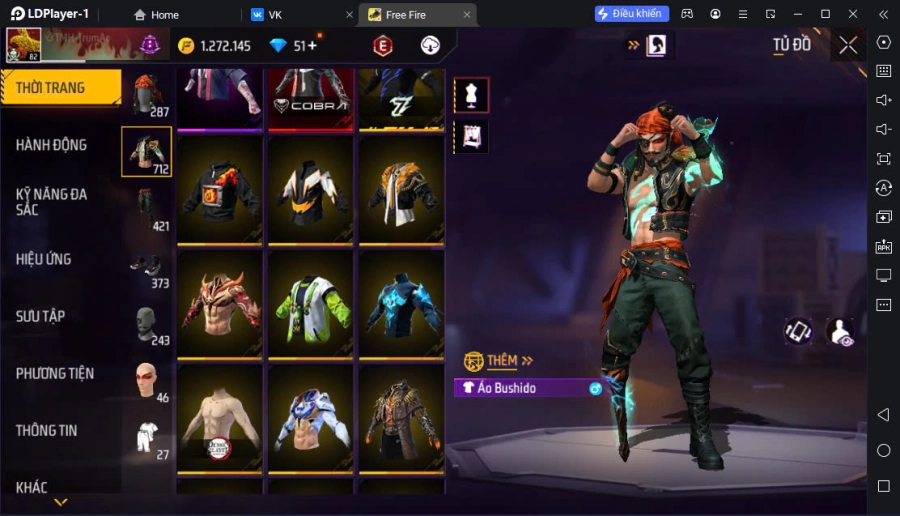Show the Hiệu Ứng category

44,259
